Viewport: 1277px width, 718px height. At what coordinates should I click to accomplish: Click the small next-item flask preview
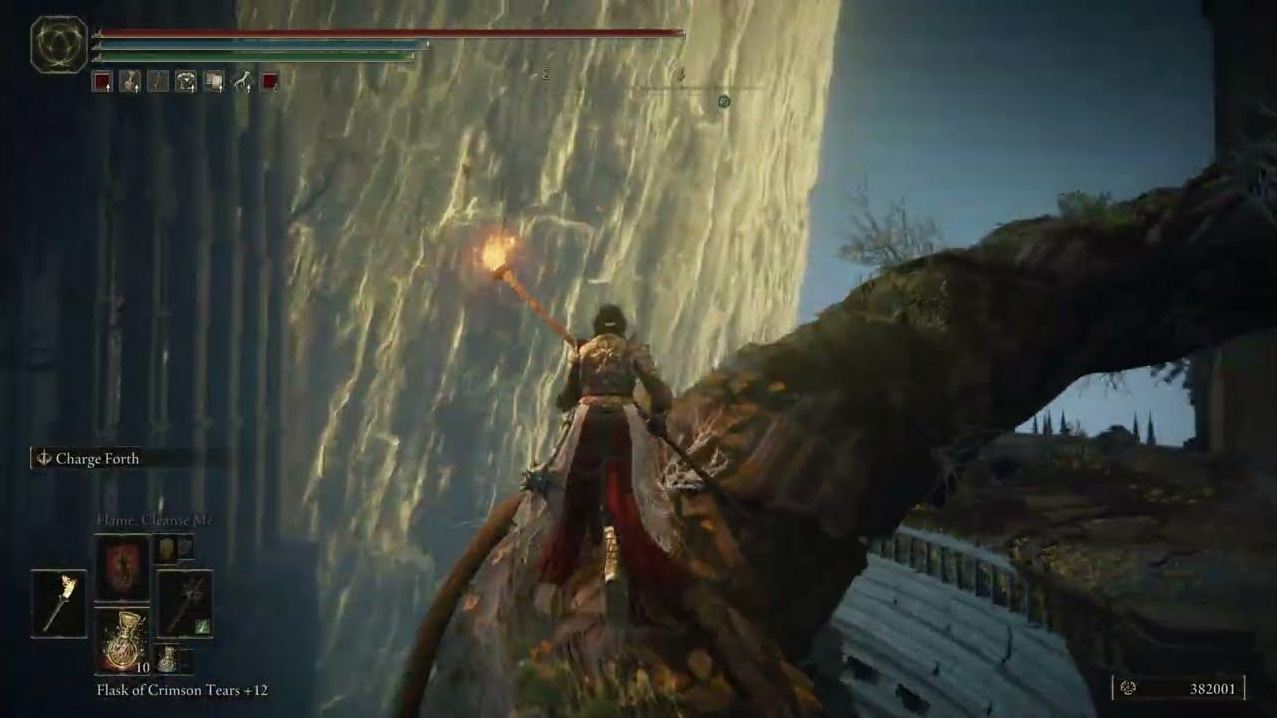[x=168, y=659]
